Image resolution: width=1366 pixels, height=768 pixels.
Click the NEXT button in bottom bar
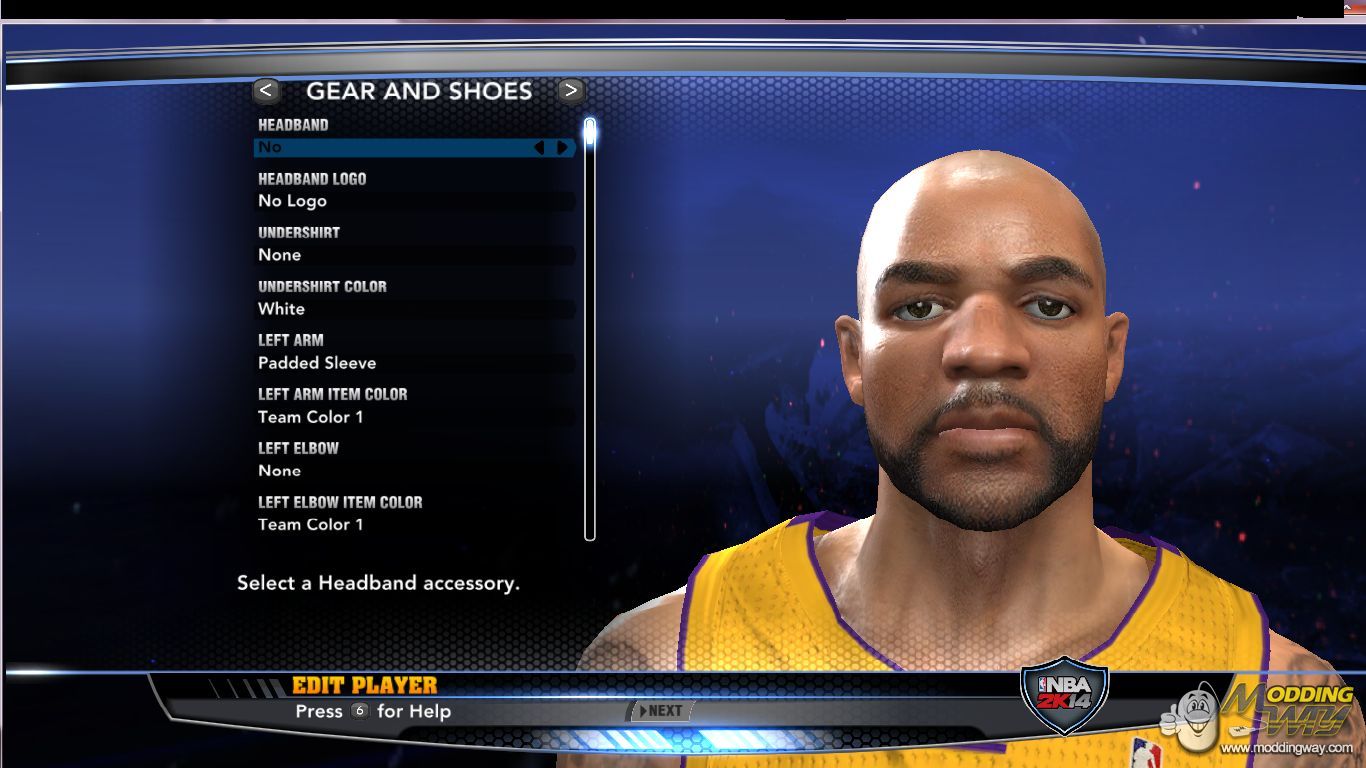pyautogui.click(x=661, y=711)
